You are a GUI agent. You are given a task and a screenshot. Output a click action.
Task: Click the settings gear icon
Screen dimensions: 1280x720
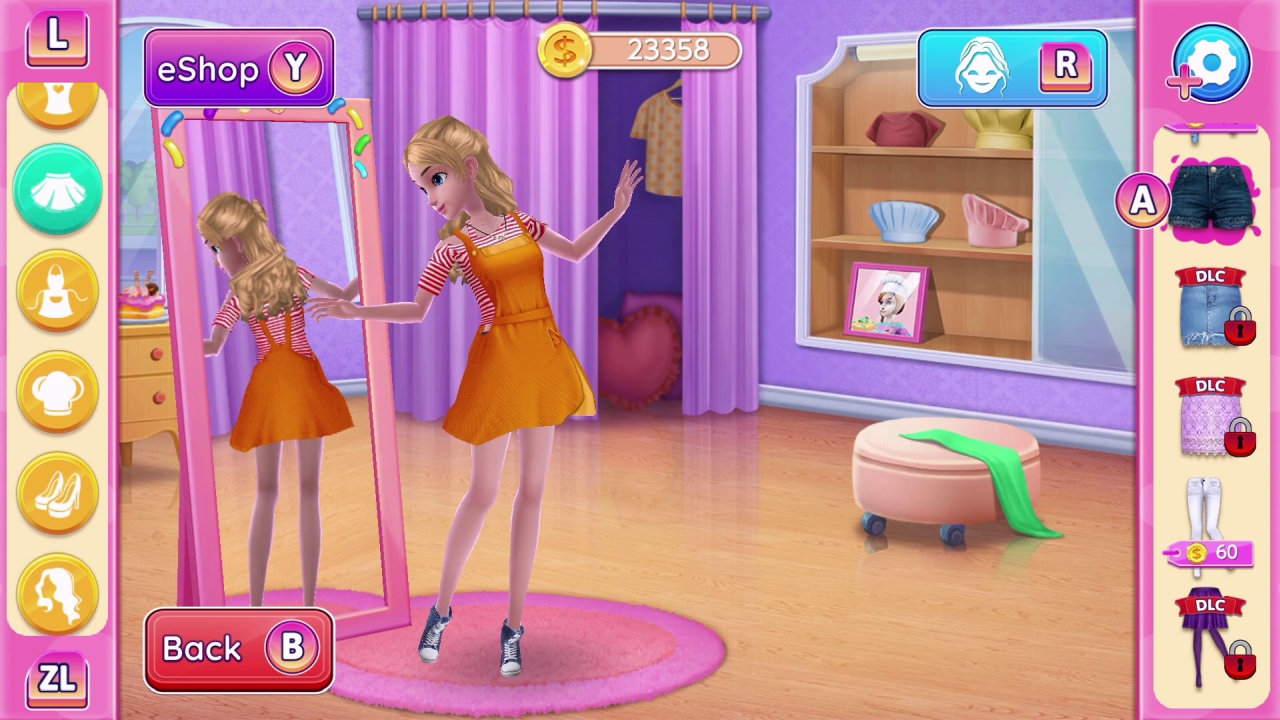click(1210, 63)
